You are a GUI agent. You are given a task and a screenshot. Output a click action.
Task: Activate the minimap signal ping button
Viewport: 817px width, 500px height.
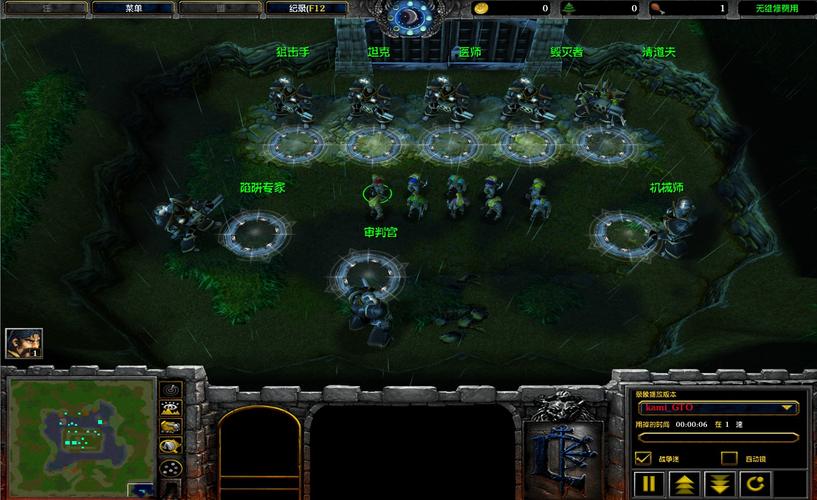(x=171, y=388)
